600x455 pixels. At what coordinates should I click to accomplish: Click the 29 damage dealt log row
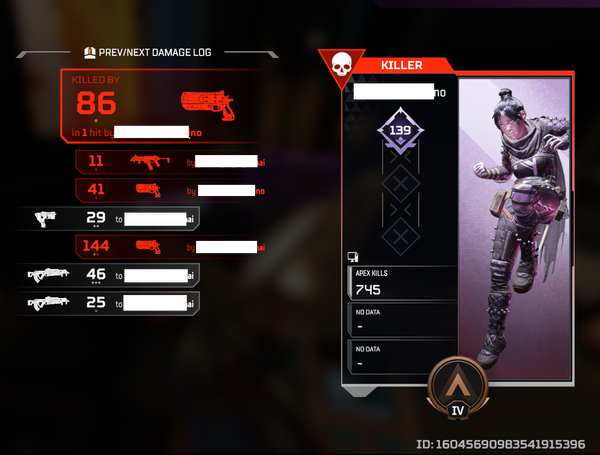click(x=110, y=218)
